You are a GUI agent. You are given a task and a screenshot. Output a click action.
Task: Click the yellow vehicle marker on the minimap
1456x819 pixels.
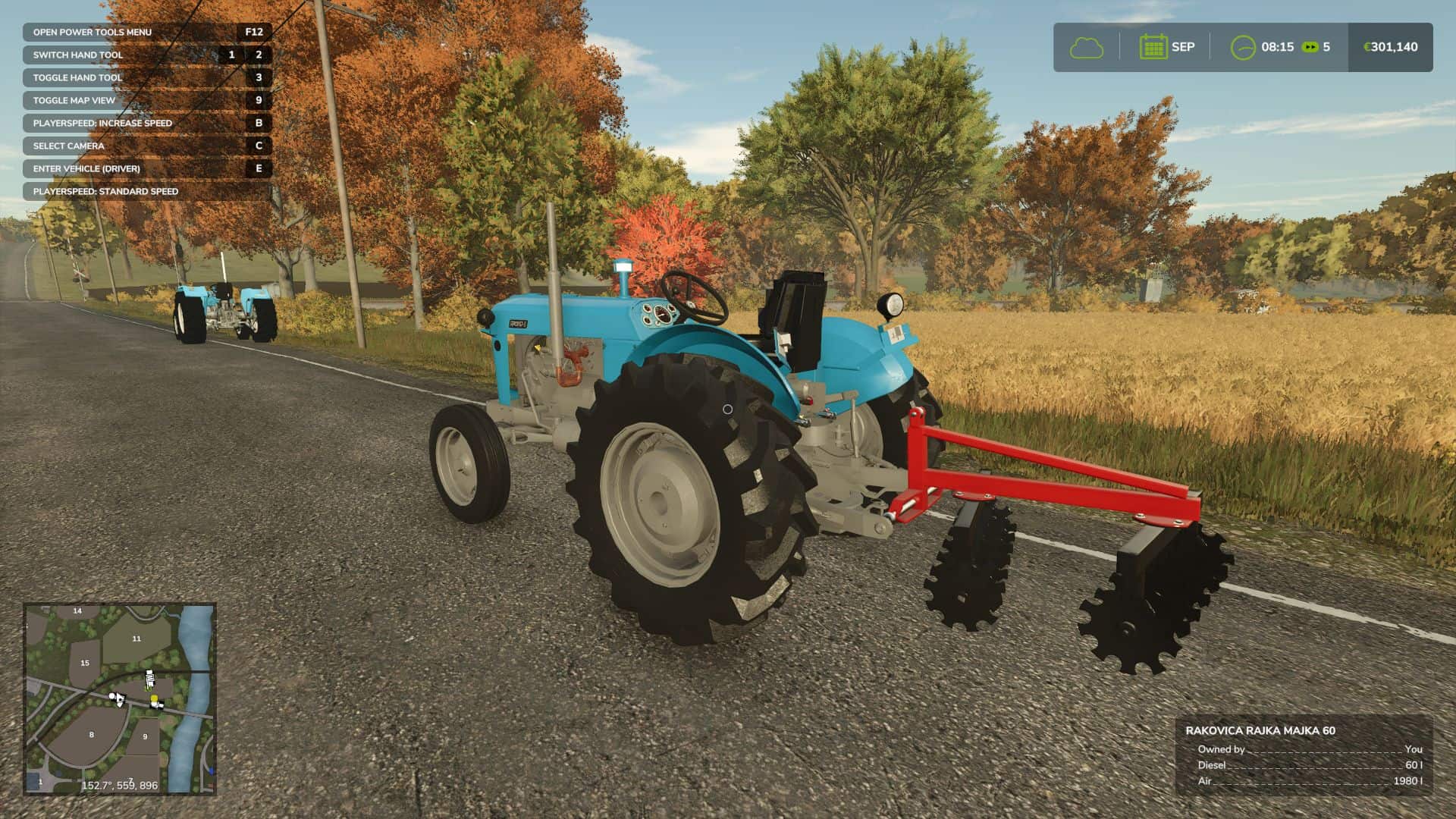(x=154, y=698)
